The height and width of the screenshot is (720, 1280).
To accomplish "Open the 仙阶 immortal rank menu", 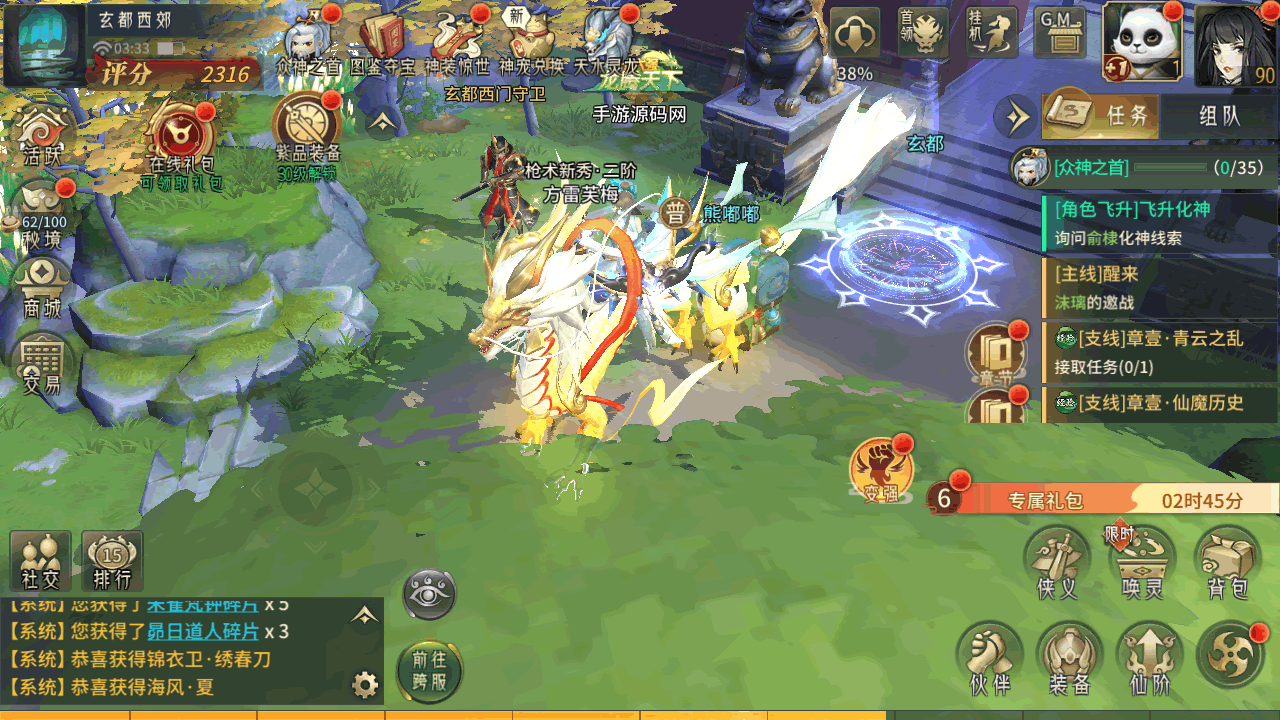I will [1149, 658].
